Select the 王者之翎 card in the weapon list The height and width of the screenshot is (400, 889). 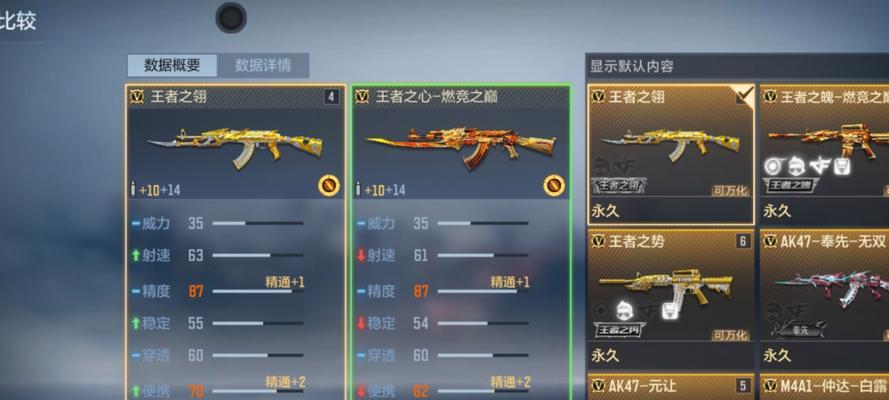pos(670,153)
